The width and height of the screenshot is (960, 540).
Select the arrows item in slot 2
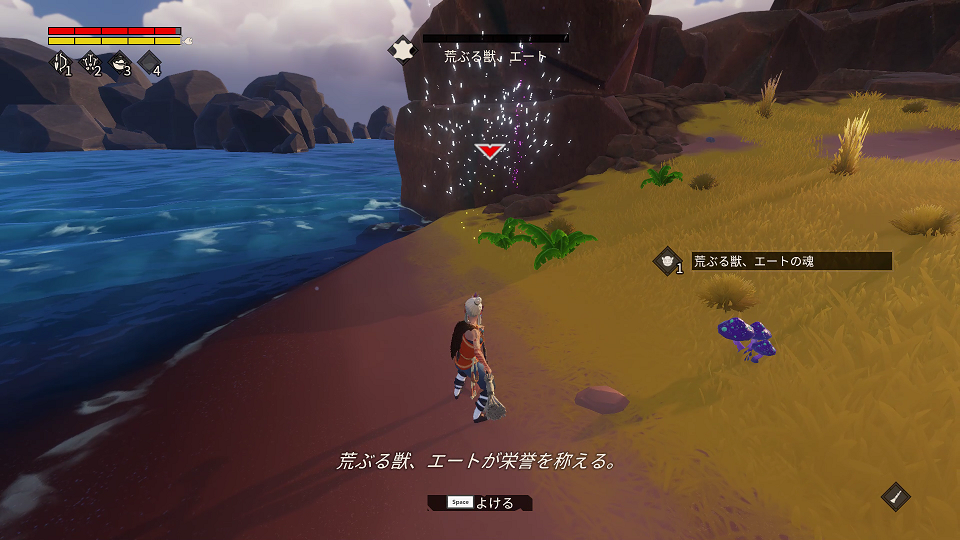click(90, 63)
